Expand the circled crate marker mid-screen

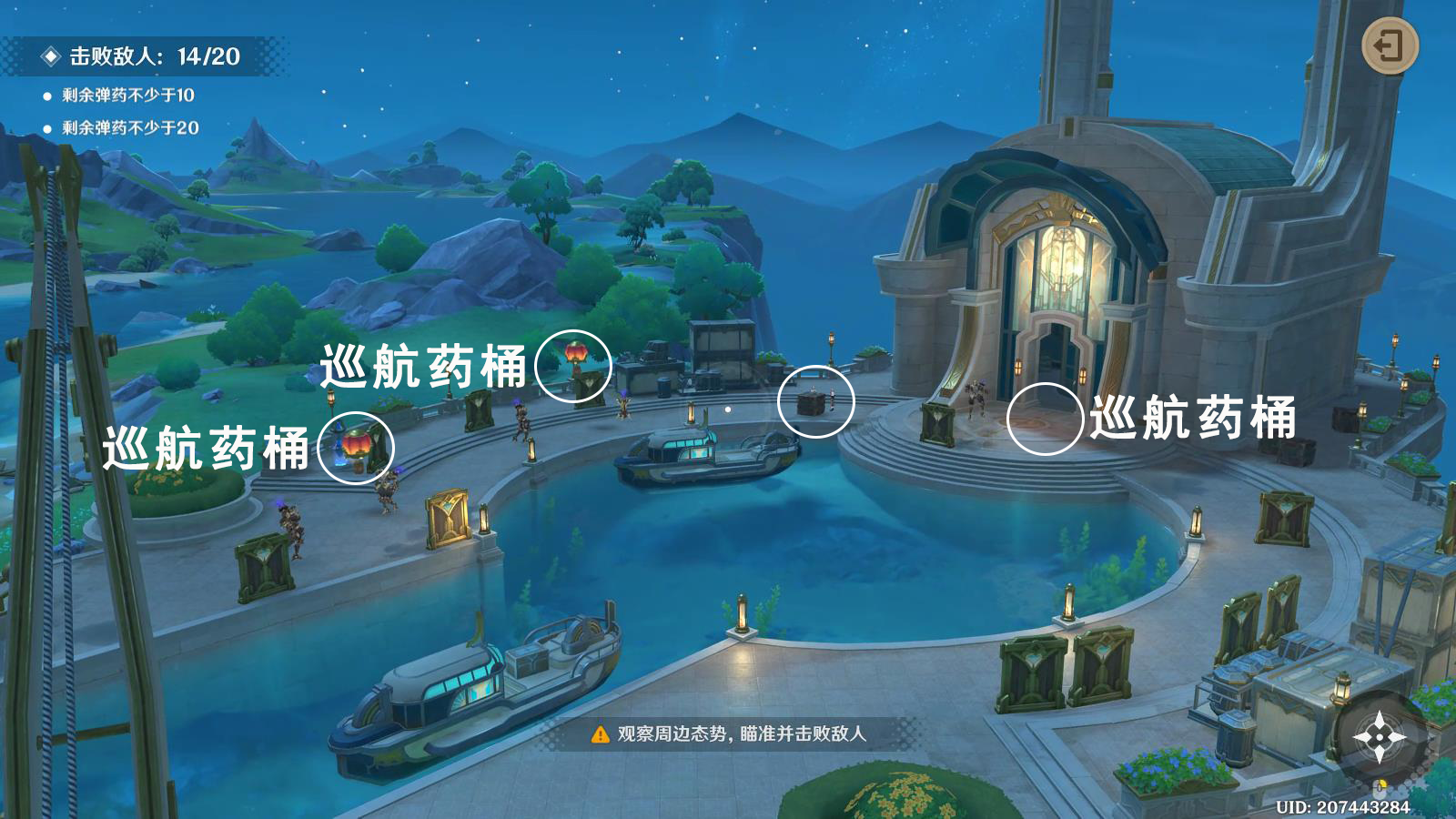point(817,404)
